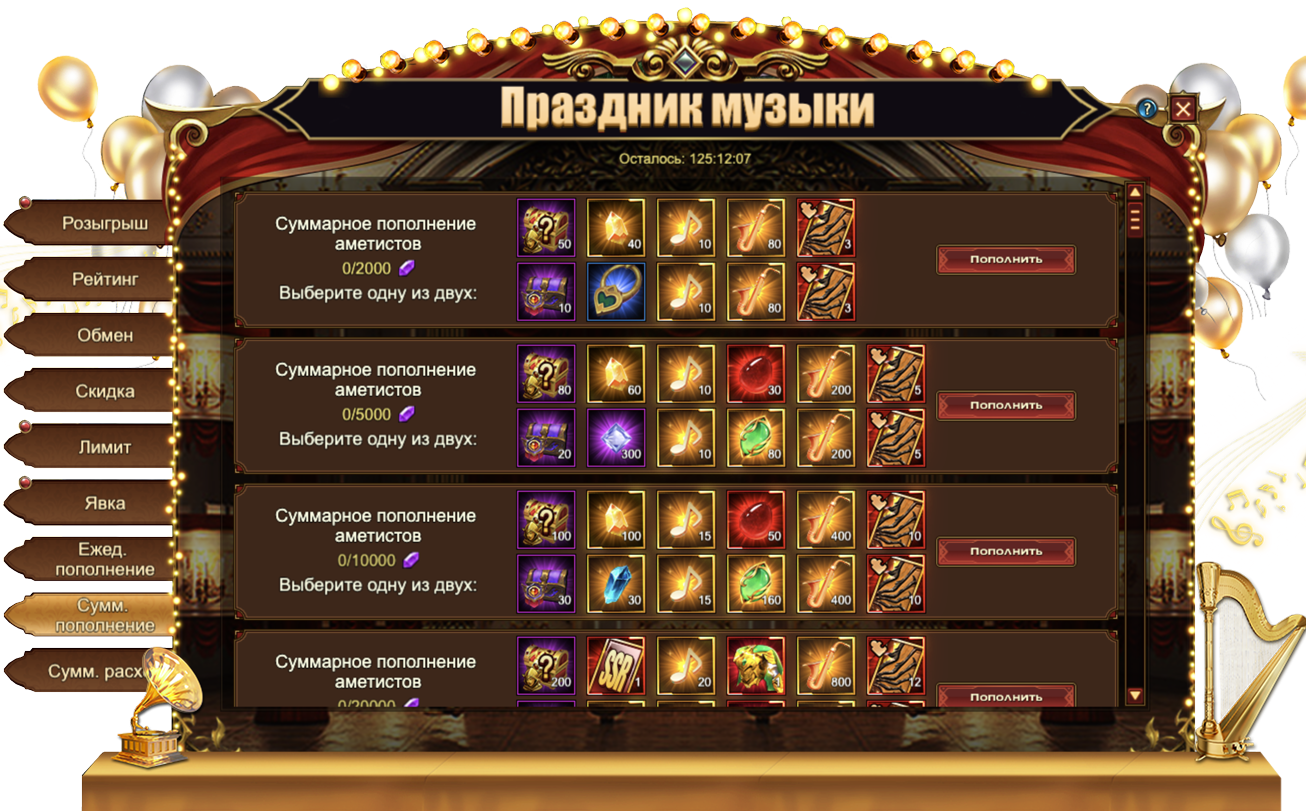Screen dimensions: 1306x811
Task: Click Пополнить for the 0/2000 amethyst tier
Action: pos(1005,260)
